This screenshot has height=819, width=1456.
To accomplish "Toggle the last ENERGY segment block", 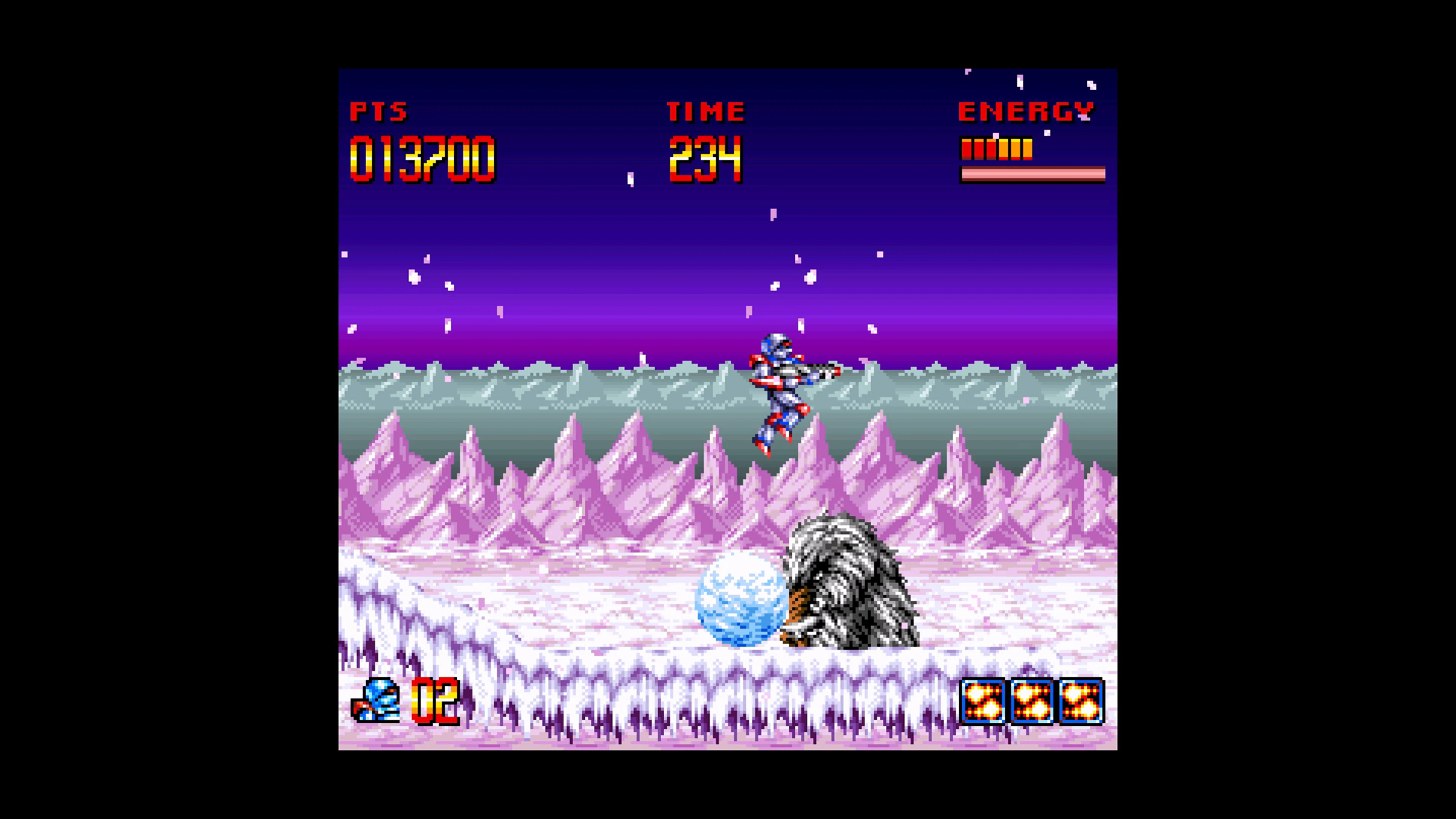I will click(1028, 150).
